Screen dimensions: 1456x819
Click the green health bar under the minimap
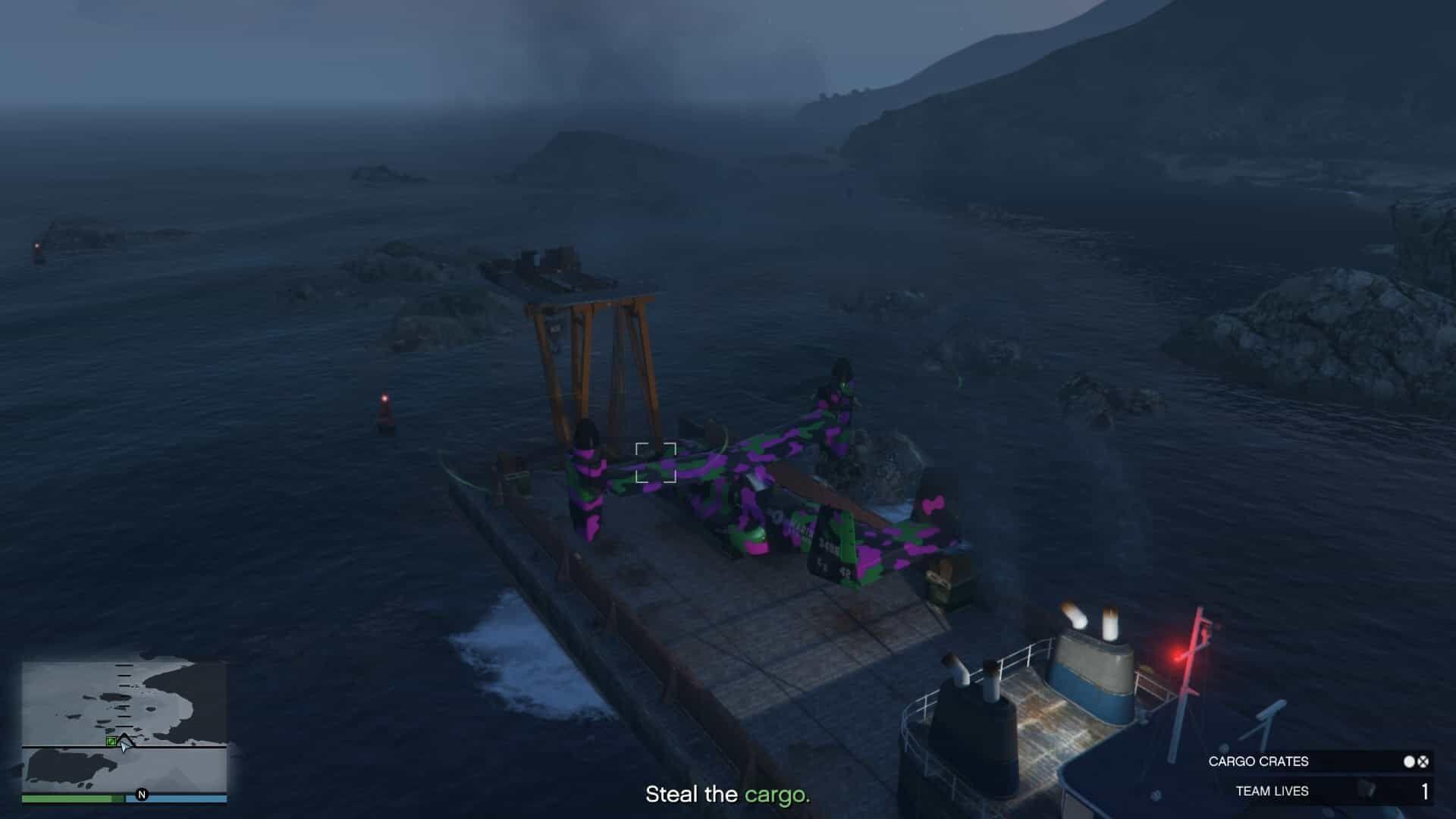[x=74, y=798]
